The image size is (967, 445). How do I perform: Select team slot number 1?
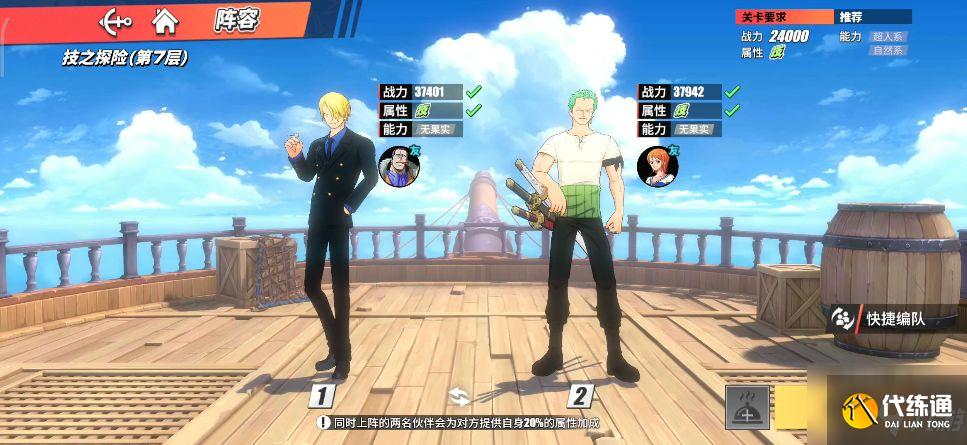321,396
